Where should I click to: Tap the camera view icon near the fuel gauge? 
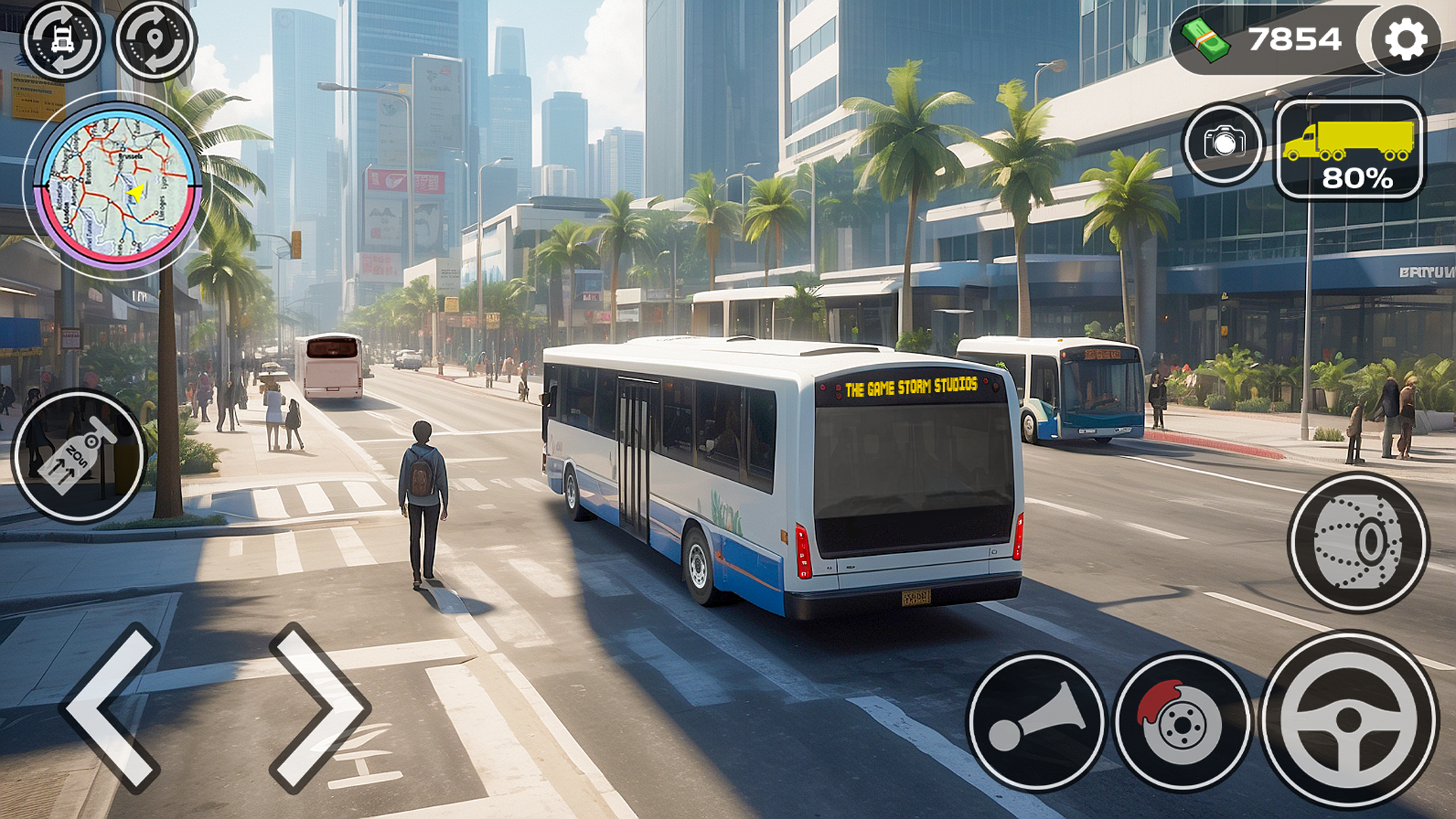click(x=1222, y=144)
